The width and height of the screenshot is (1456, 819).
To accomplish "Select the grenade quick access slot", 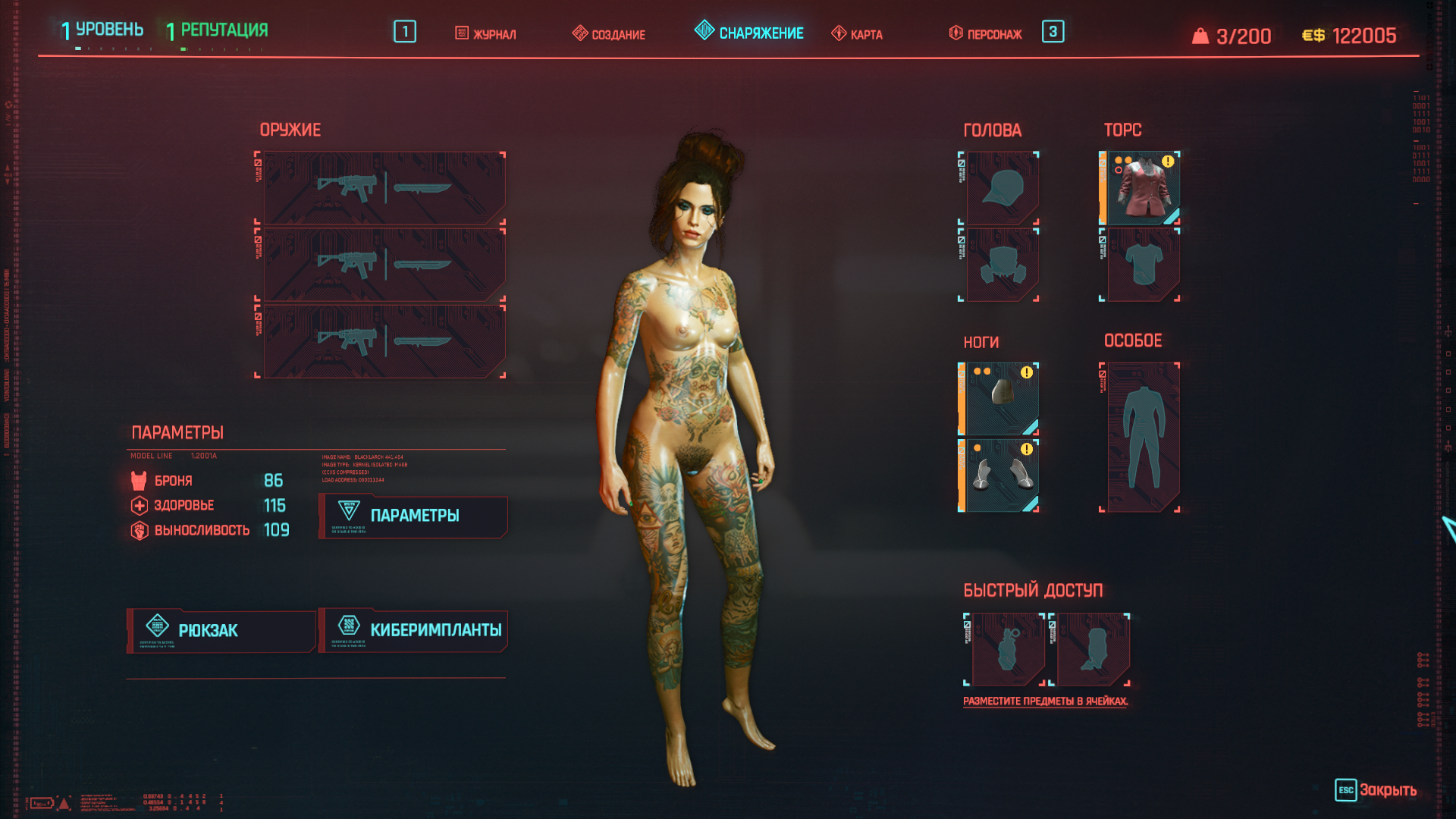I will pos(1007,649).
